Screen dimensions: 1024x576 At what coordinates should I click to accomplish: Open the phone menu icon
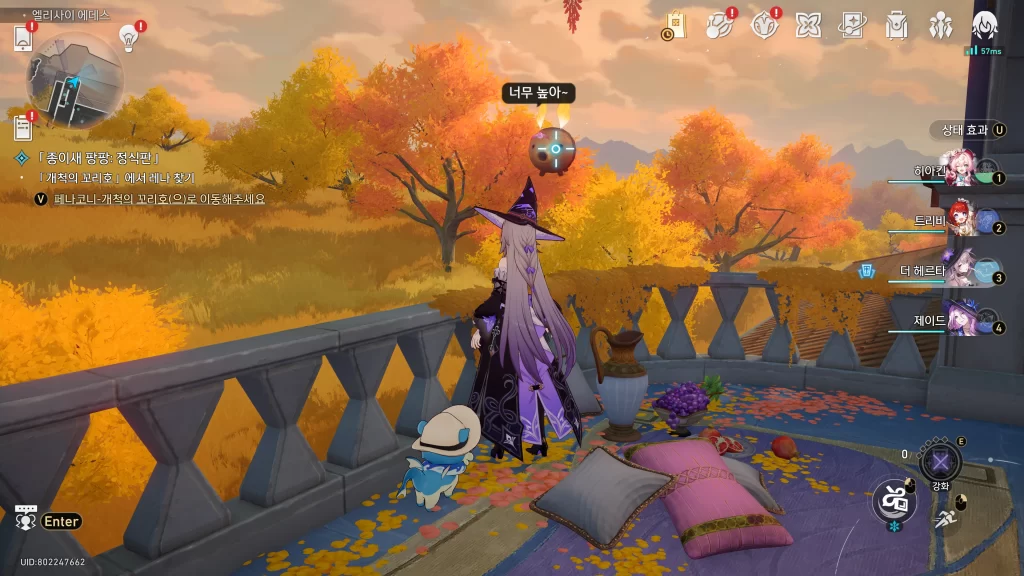tap(24, 38)
